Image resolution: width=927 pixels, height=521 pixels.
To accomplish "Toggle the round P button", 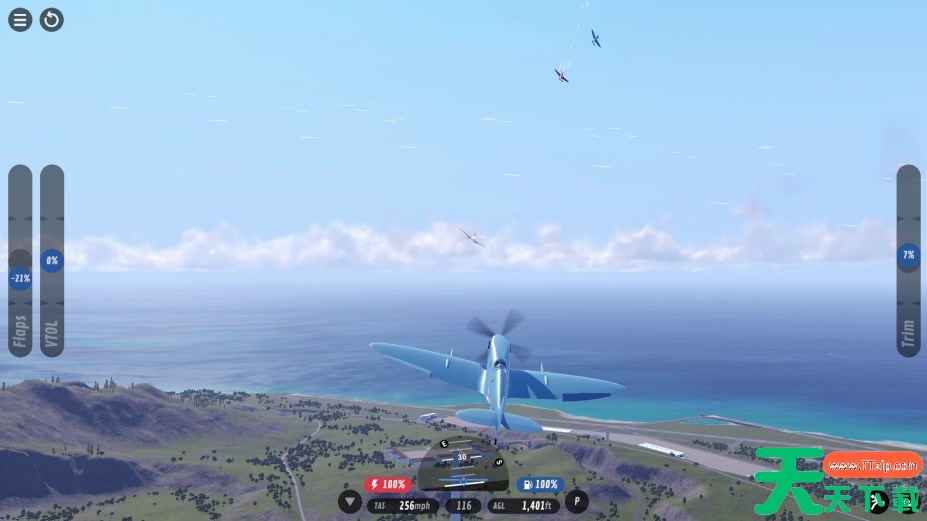I will 577,502.
